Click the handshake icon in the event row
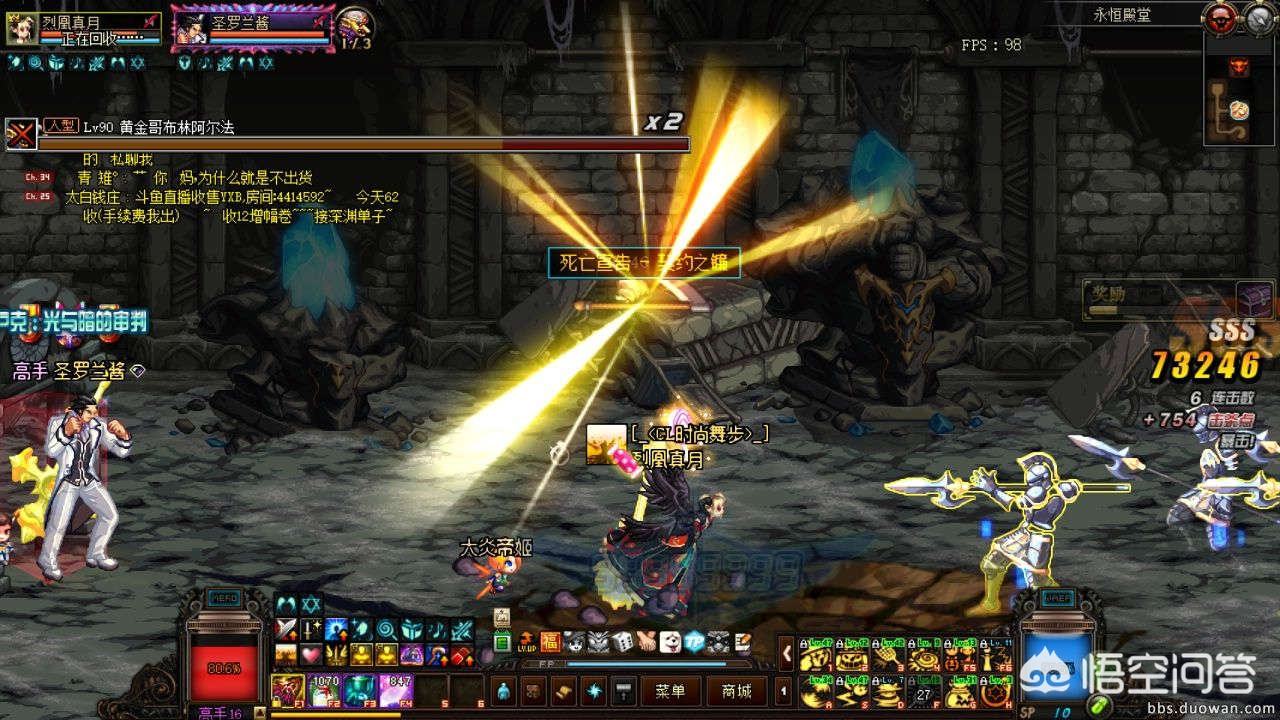 click(x=646, y=642)
